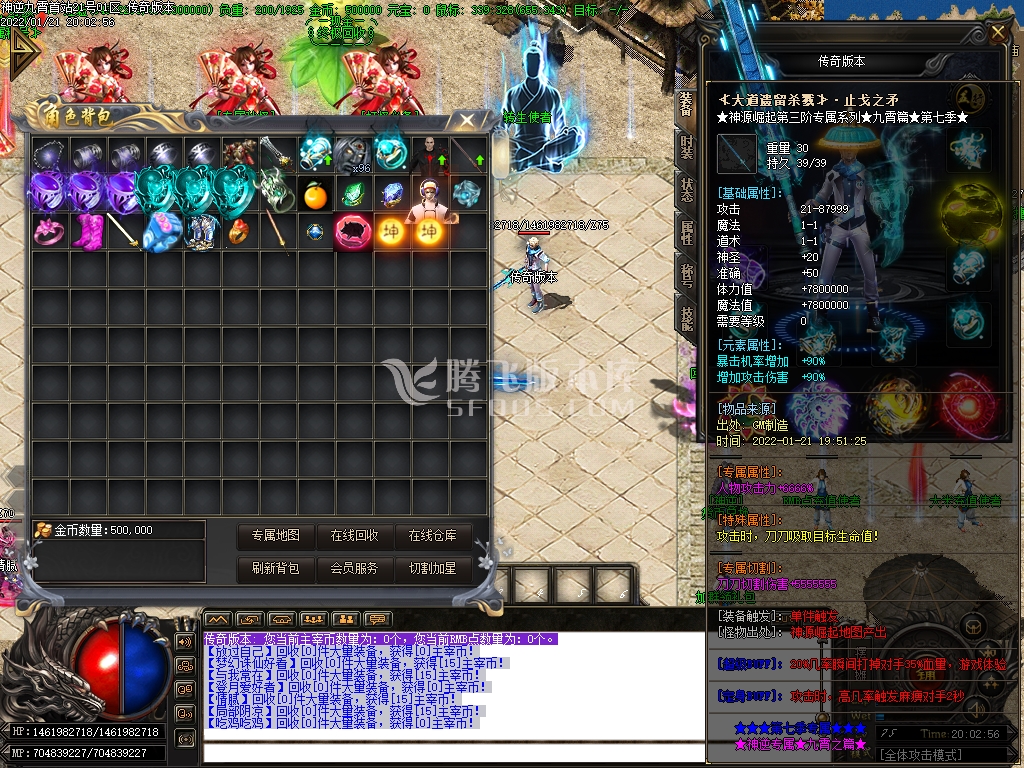Select the orange fruit item in the bag
The height and width of the screenshot is (768, 1024).
(x=315, y=195)
